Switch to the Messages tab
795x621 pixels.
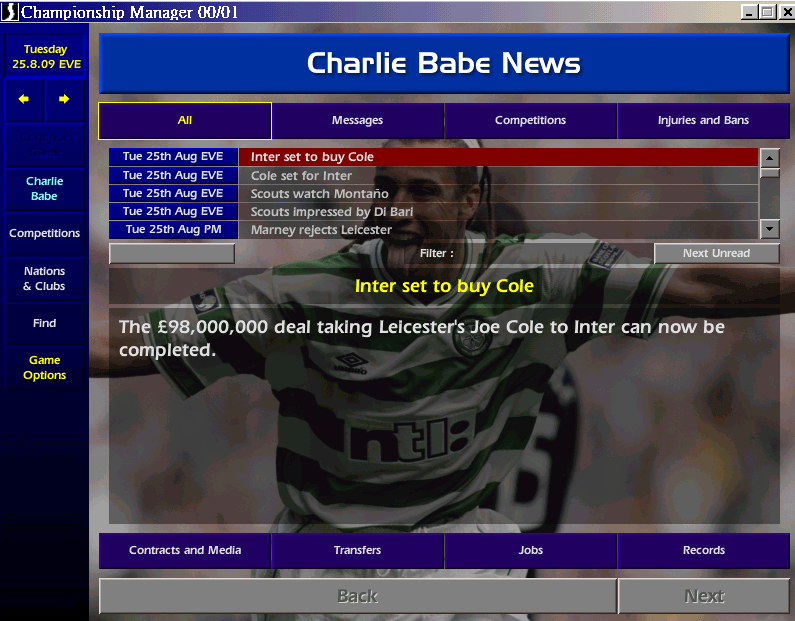point(357,121)
